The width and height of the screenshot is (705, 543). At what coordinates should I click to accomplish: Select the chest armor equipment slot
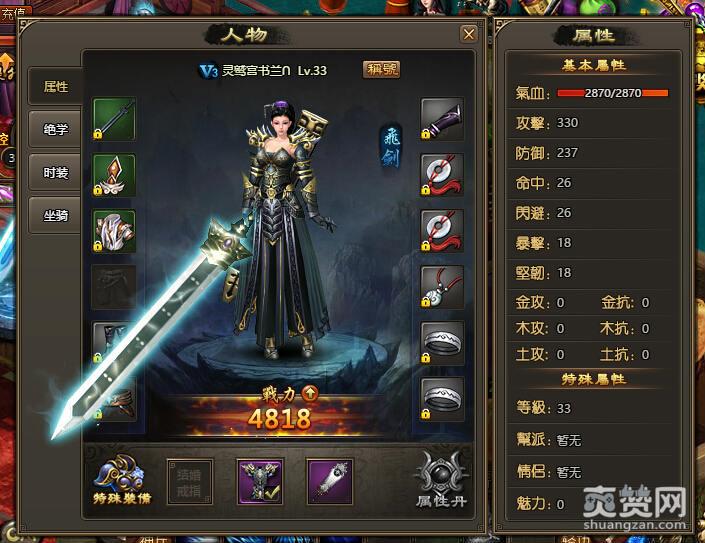point(114,230)
